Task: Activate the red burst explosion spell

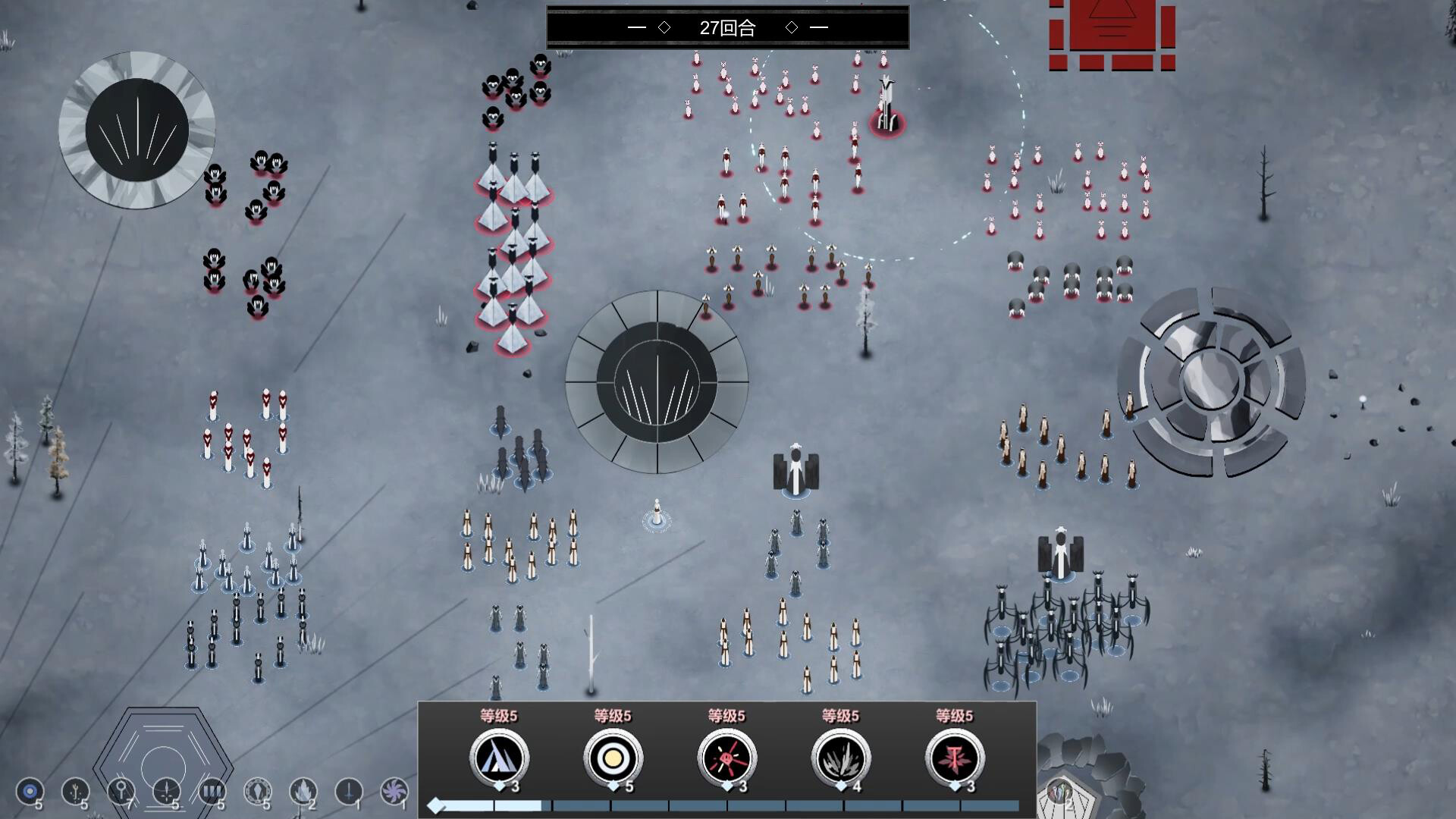Action: pyautogui.click(x=726, y=757)
